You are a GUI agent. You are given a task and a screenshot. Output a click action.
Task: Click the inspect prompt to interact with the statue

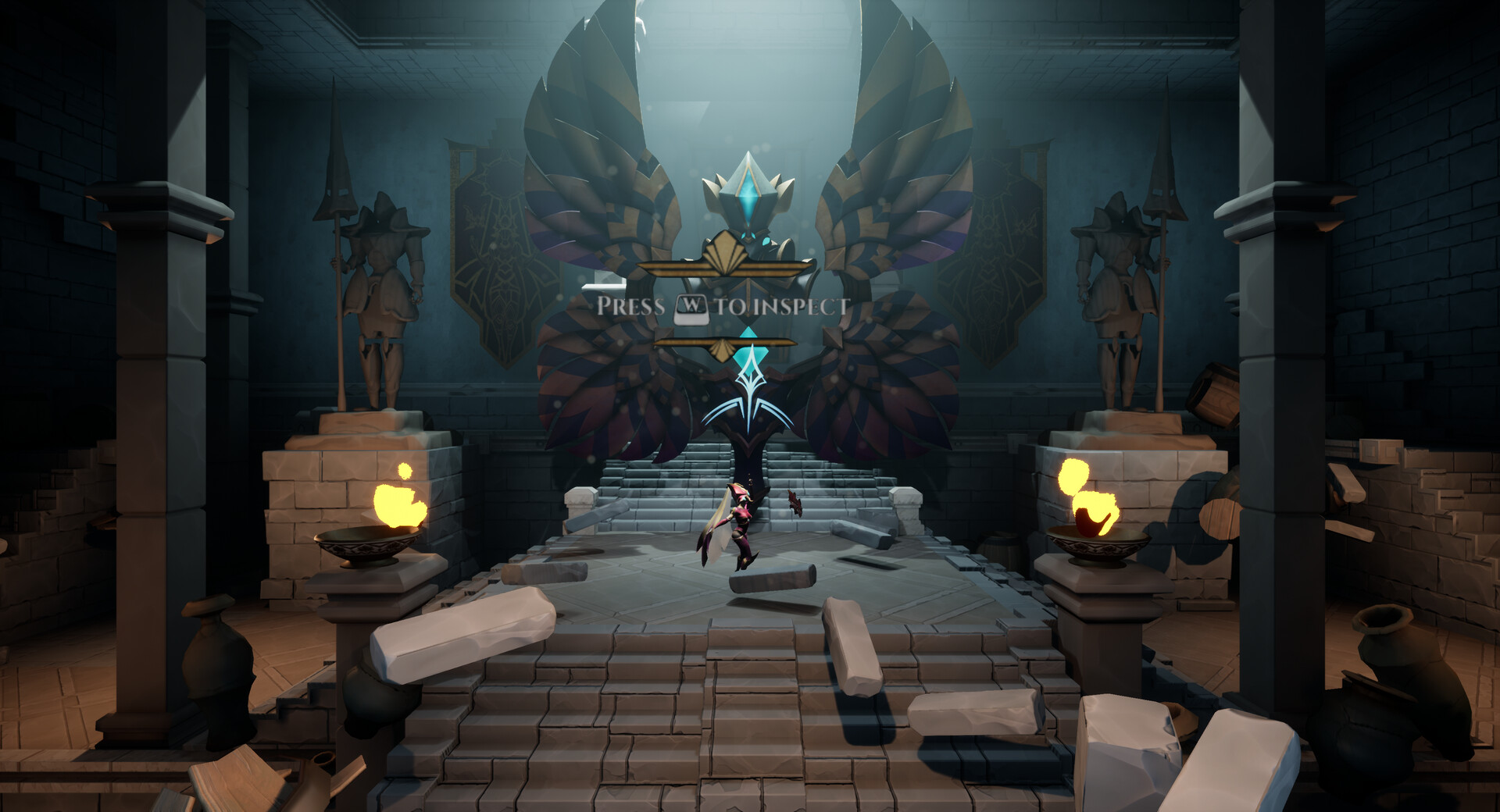(x=722, y=304)
